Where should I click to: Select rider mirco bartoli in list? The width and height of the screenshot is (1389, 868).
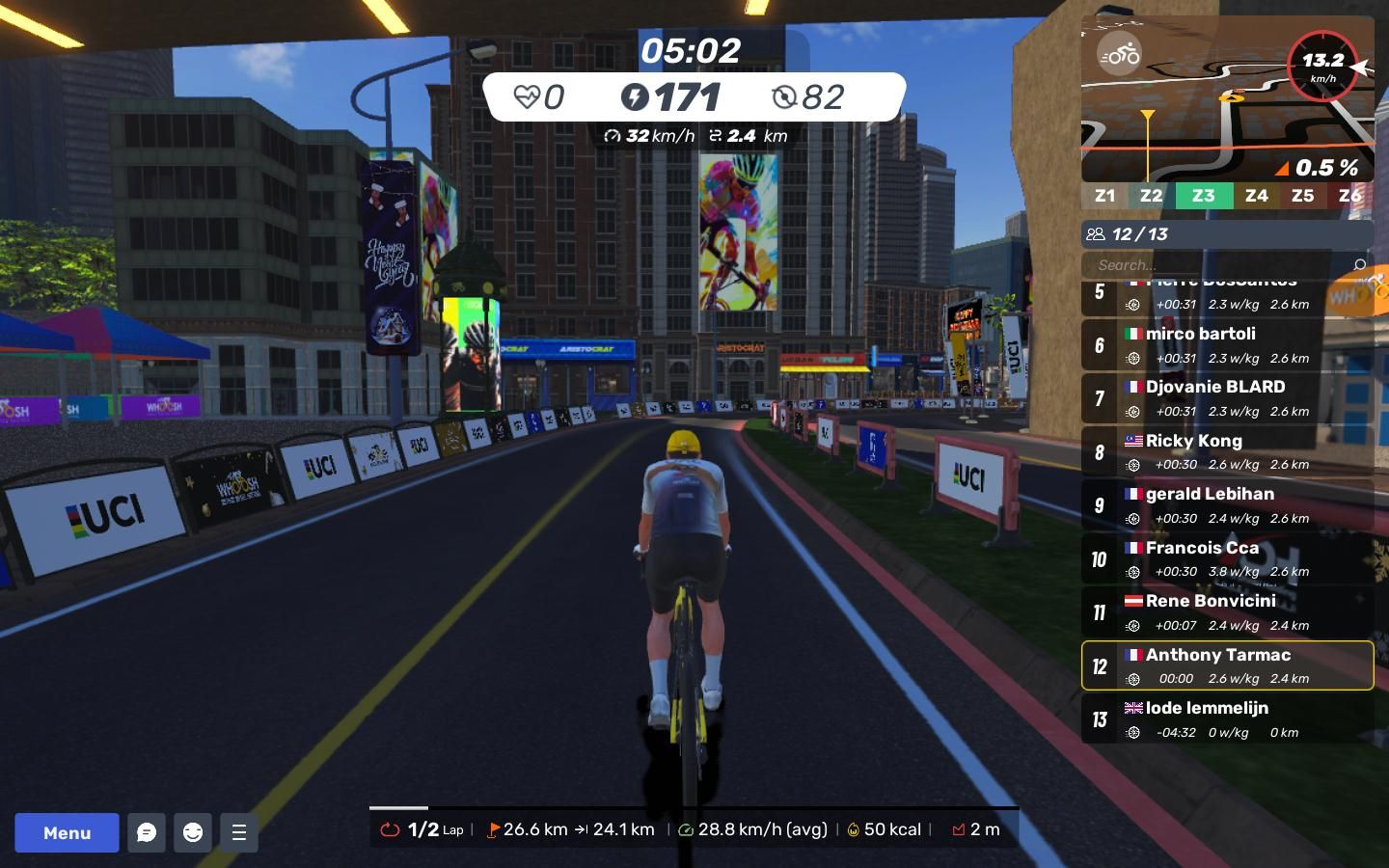click(1227, 345)
